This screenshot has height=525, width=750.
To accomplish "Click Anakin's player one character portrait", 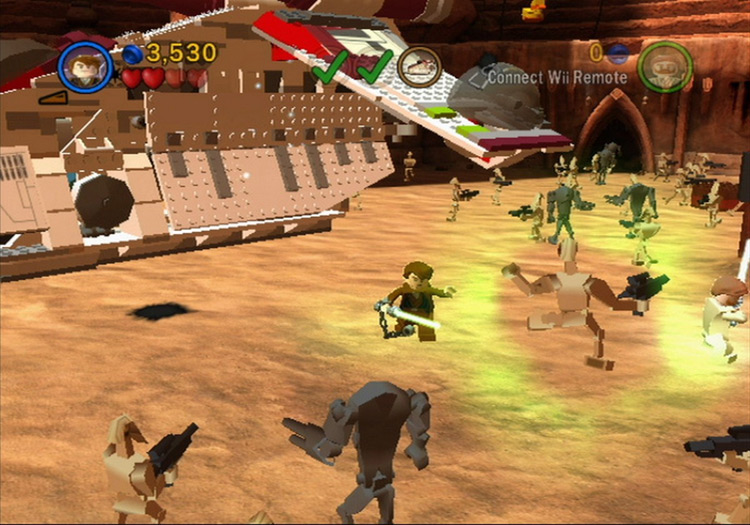I will point(85,66).
